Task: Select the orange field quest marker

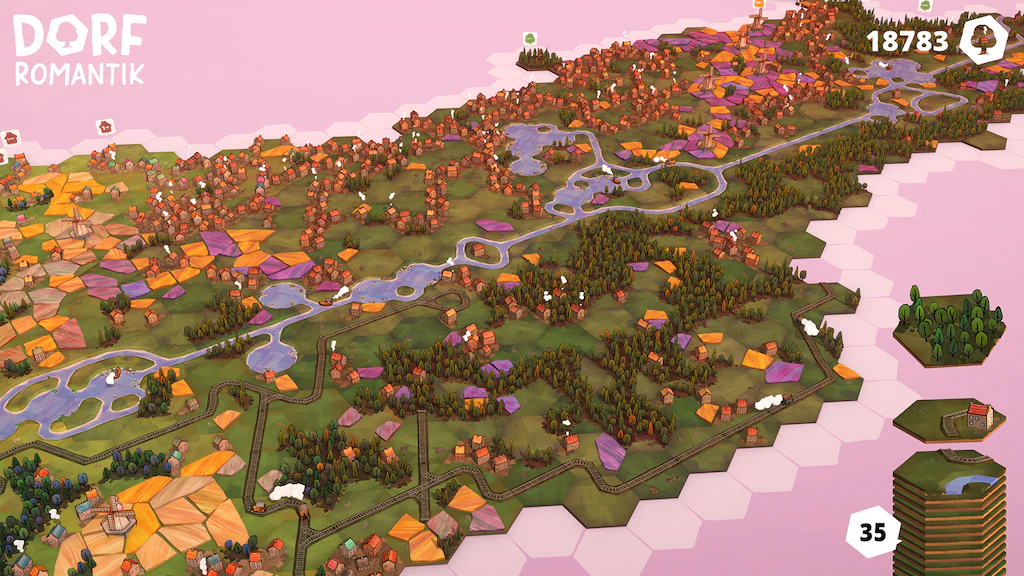Action: [x=757, y=4]
